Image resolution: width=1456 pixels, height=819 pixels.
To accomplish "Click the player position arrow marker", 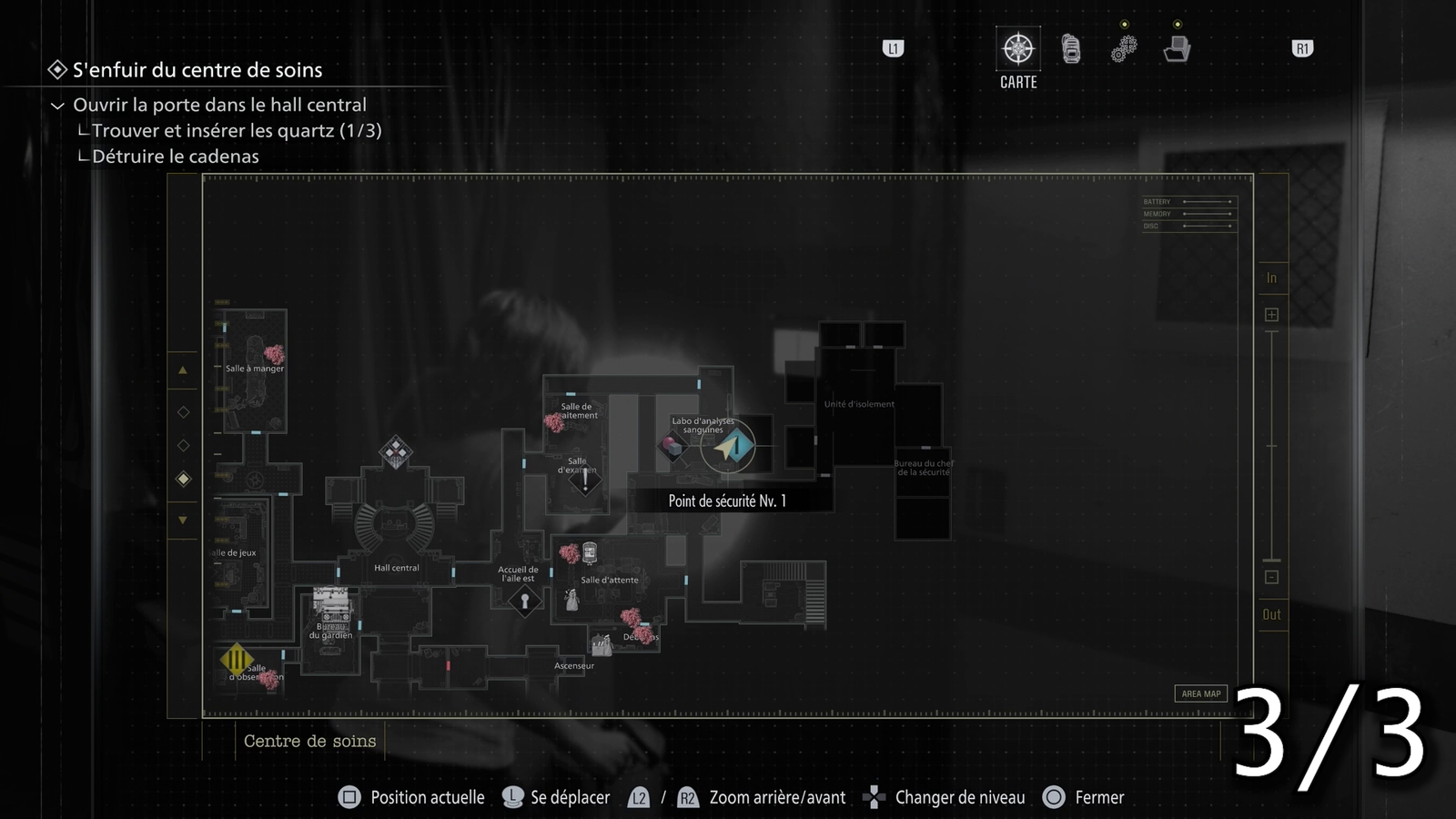I will click(x=728, y=447).
